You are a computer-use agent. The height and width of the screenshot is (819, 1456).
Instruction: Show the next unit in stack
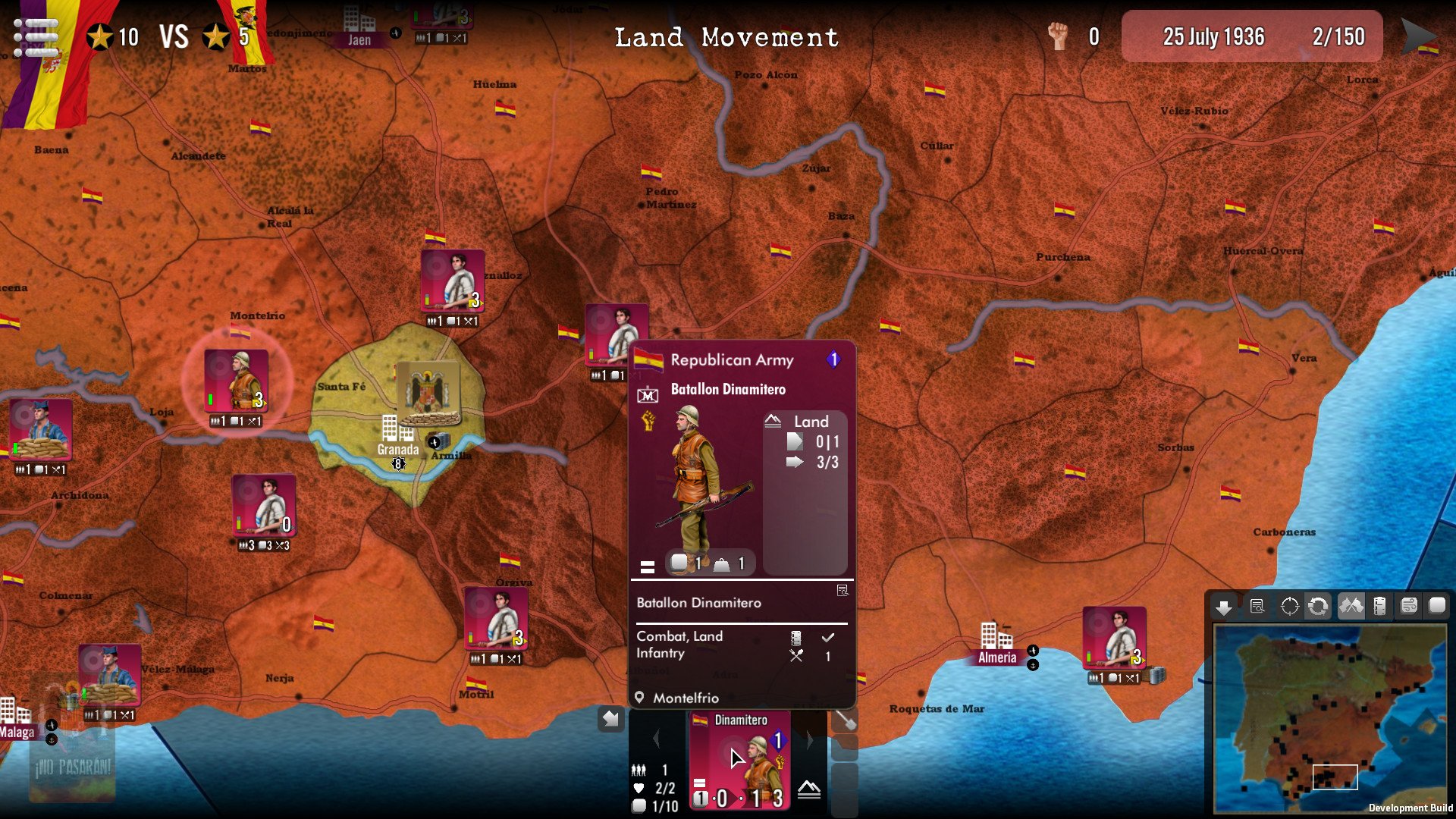point(809,739)
